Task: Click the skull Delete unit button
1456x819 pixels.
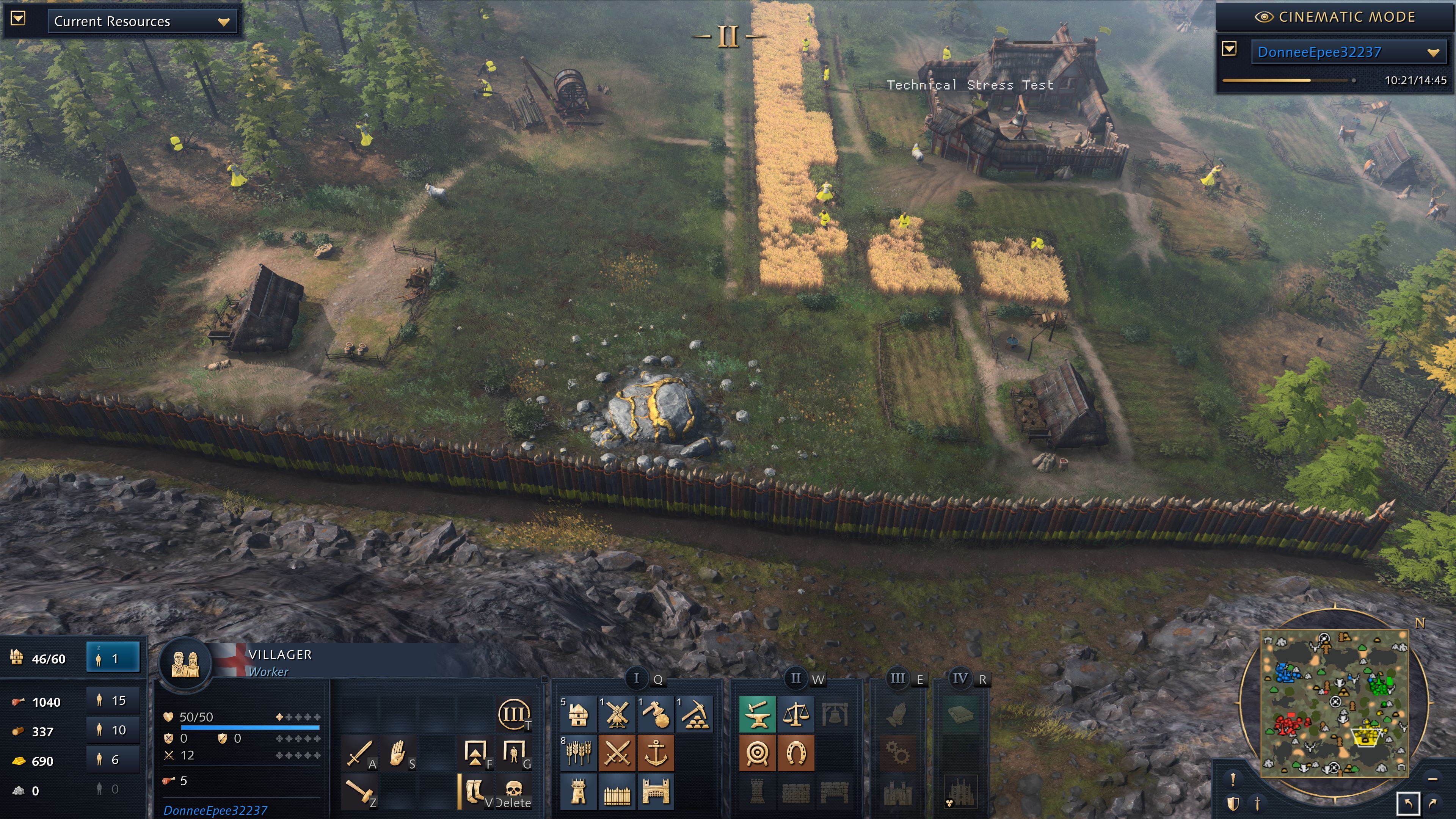Action: pos(513,790)
